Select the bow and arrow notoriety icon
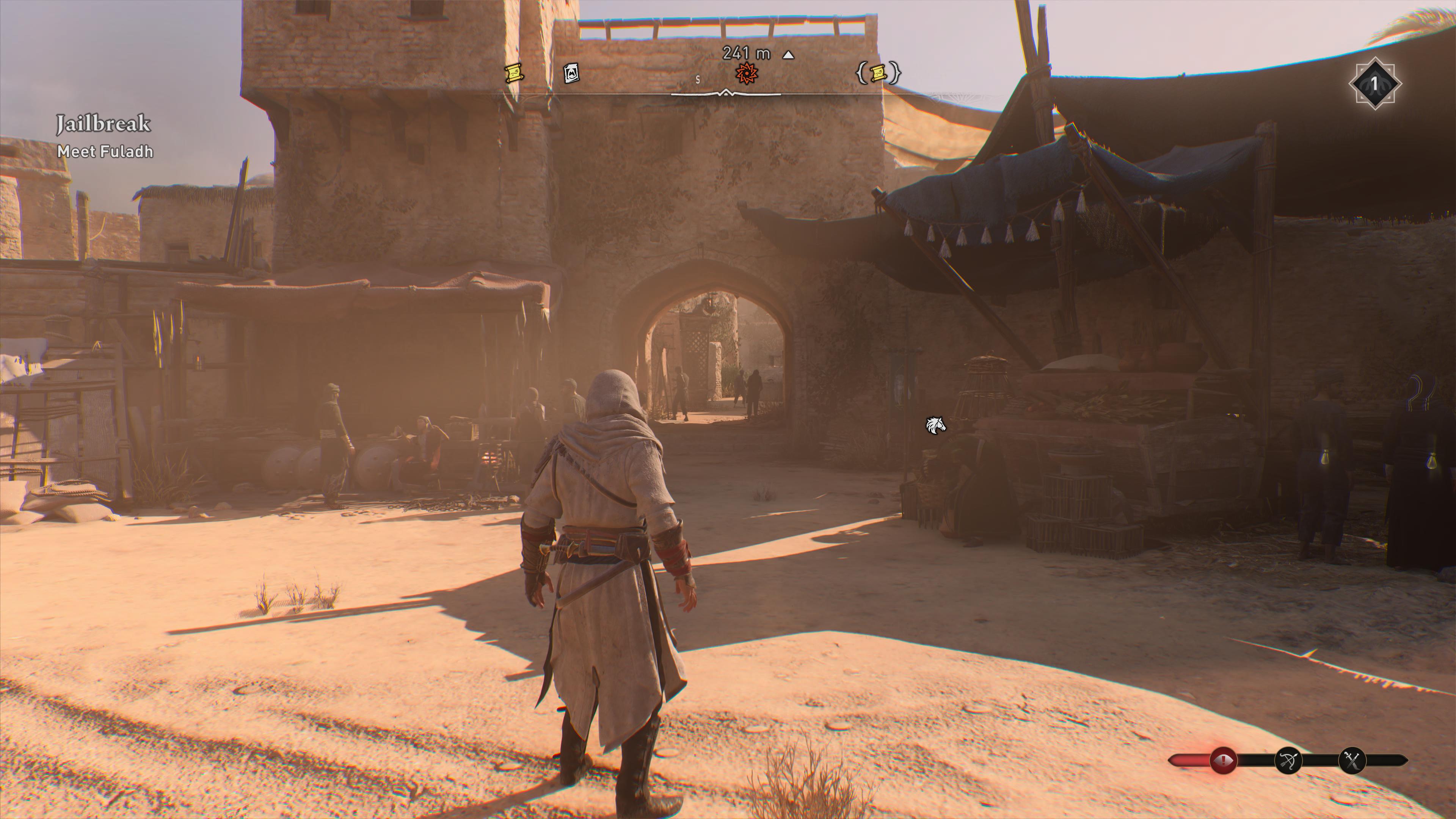 [1289, 761]
